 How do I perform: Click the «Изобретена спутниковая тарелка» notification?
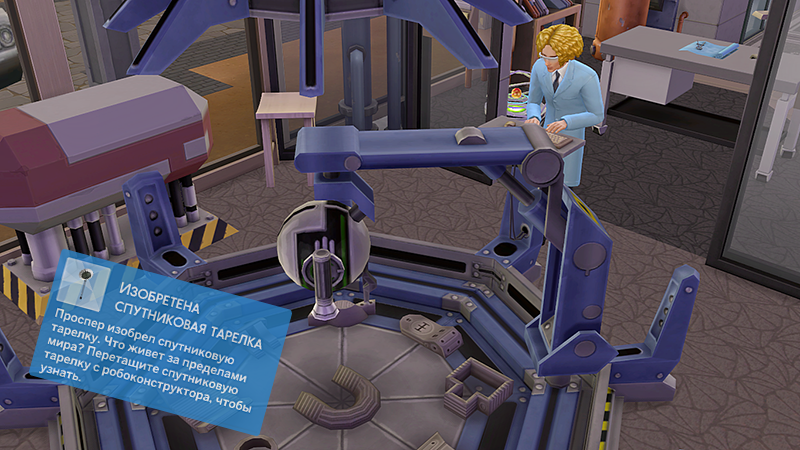coord(165,340)
